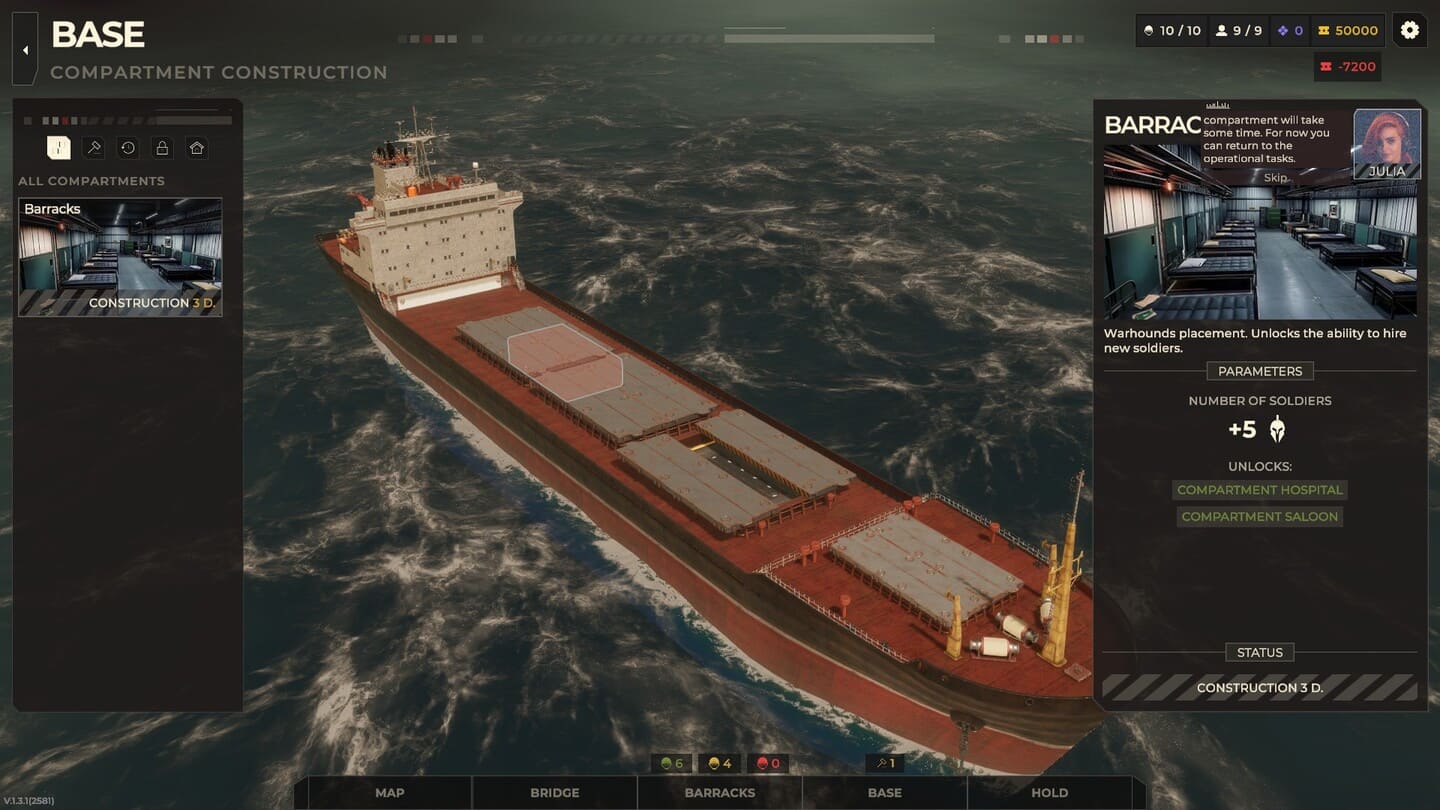Select the highlighted all-compartments filter icon
The width and height of the screenshot is (1440, 810).
(59, 148)
